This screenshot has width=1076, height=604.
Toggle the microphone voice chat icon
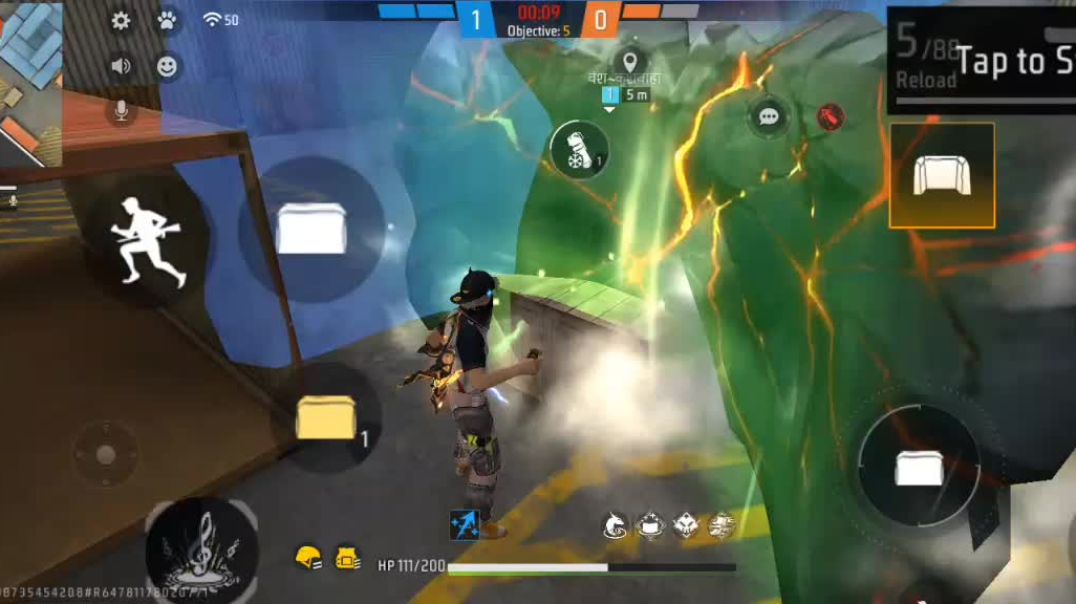point(121,110)
